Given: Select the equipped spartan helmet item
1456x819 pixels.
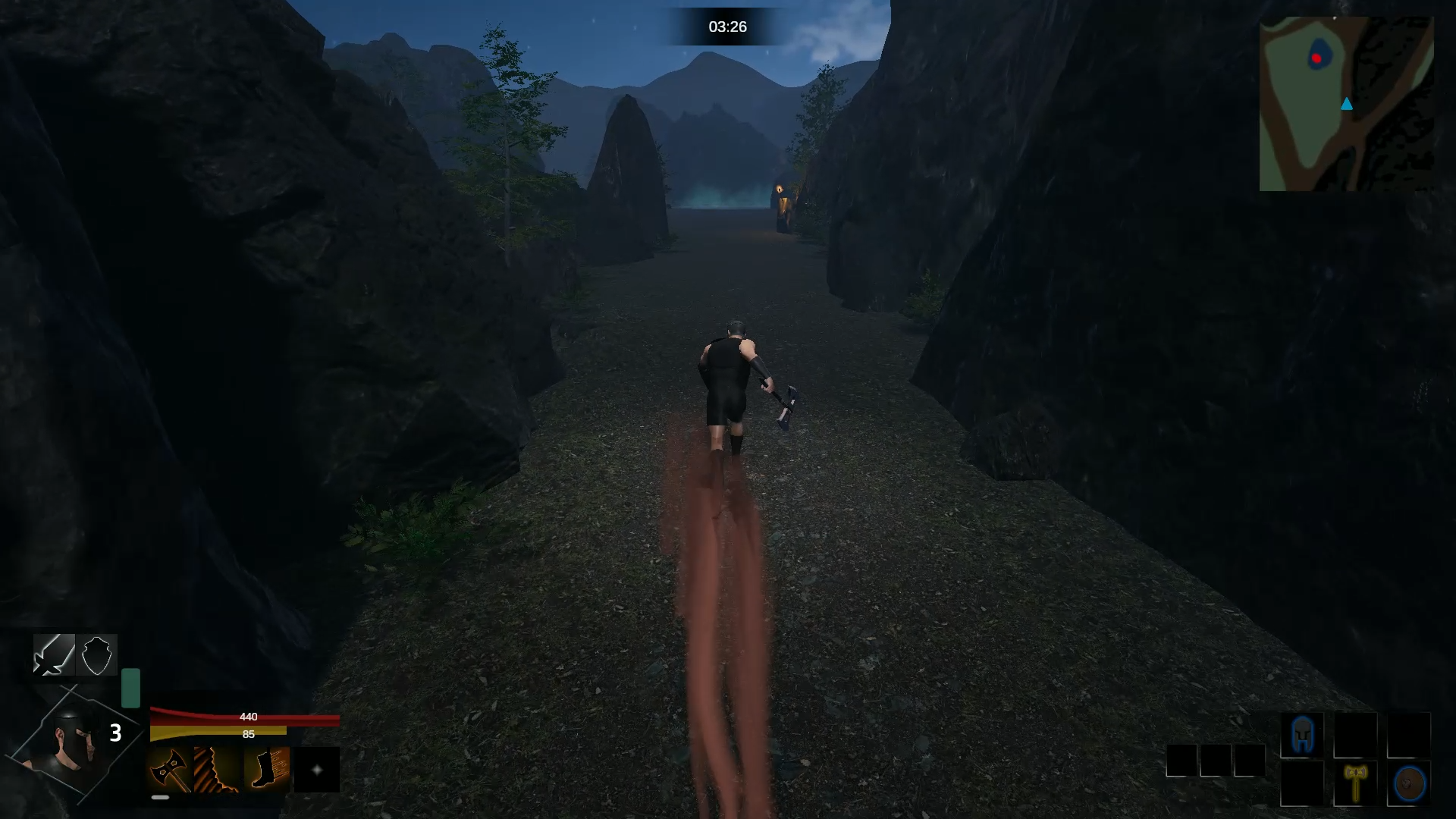Looking at the screenshot, I should click(1302, 734).
